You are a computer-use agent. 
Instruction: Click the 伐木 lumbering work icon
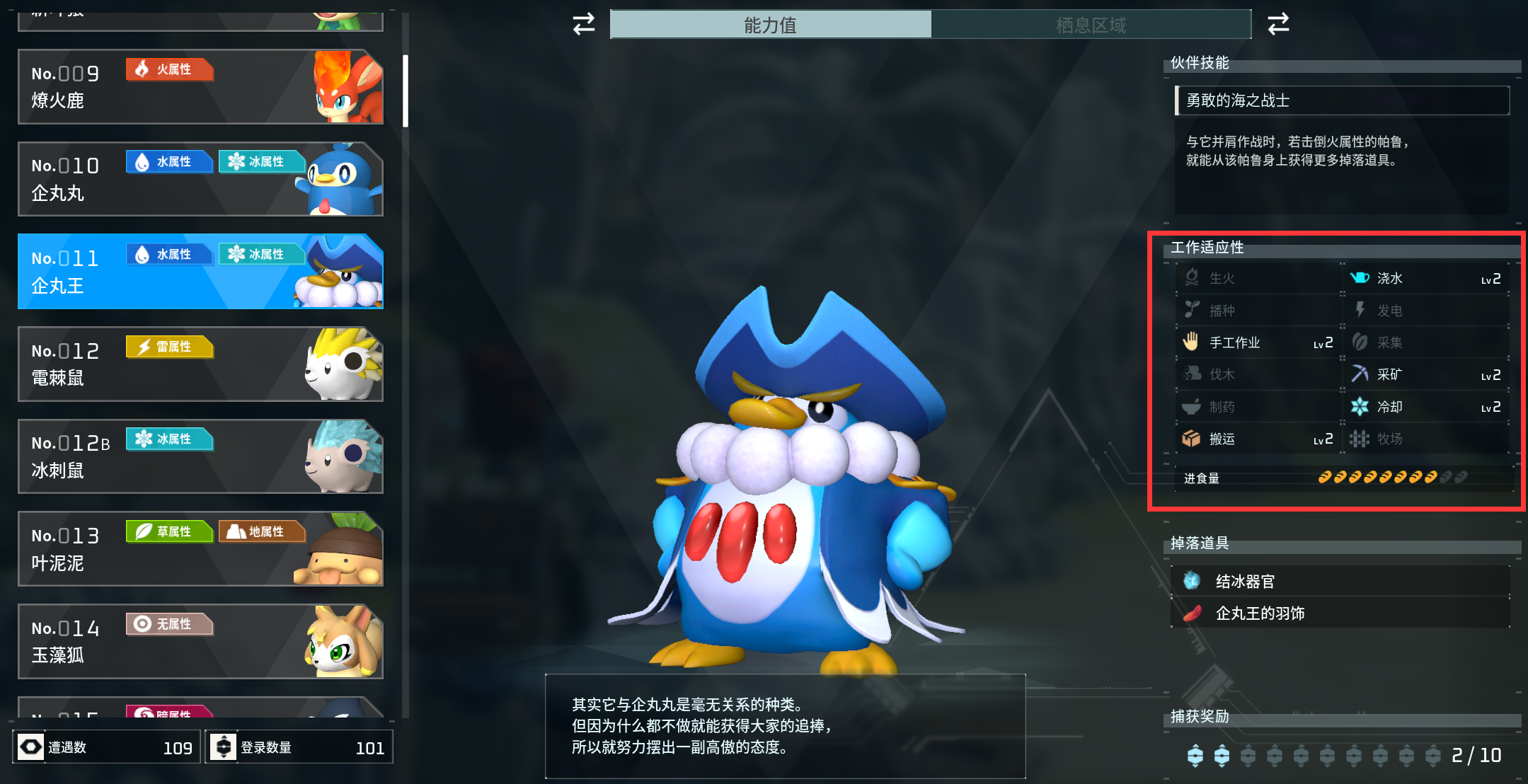tap(1191, 374)
